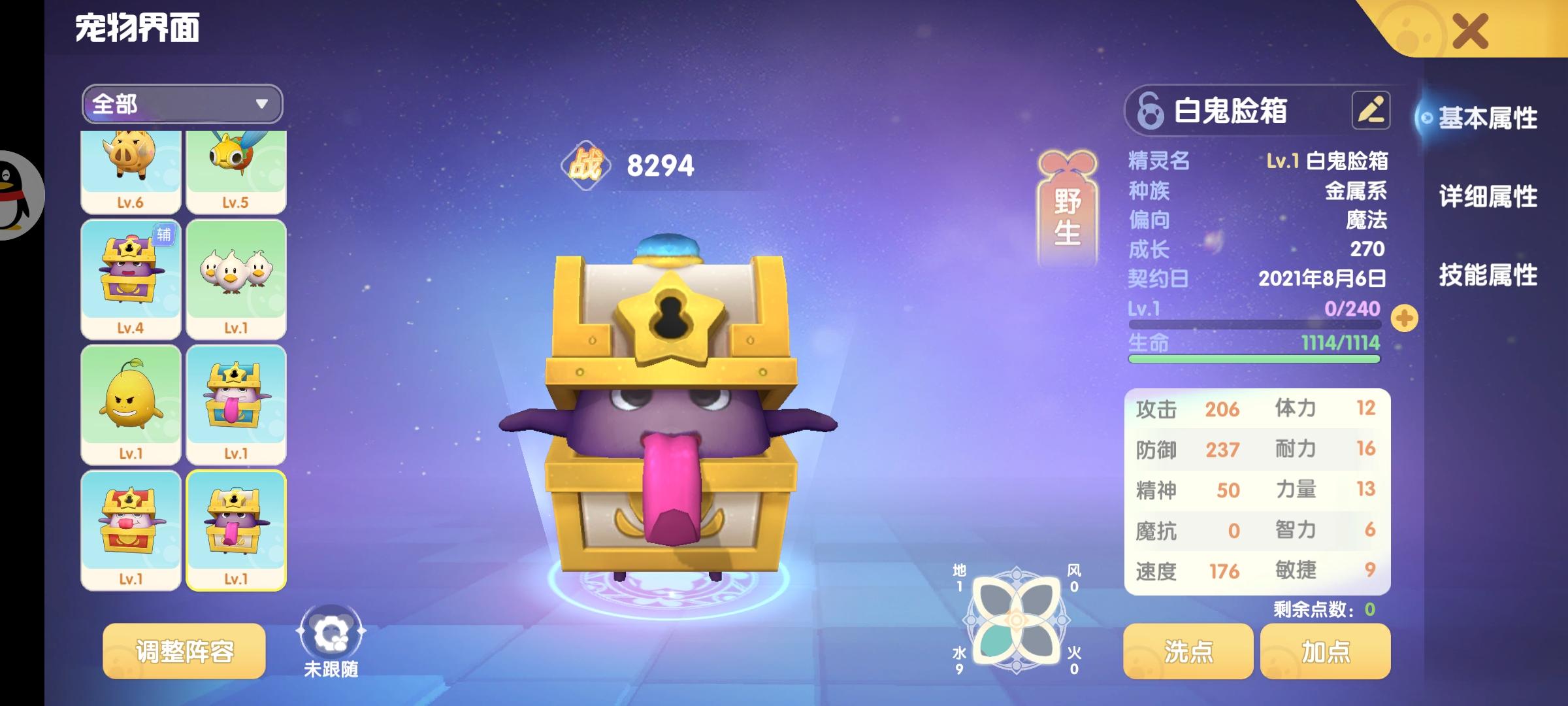
Task: Click the 战 battle power emblem
Action: [587, 165]
